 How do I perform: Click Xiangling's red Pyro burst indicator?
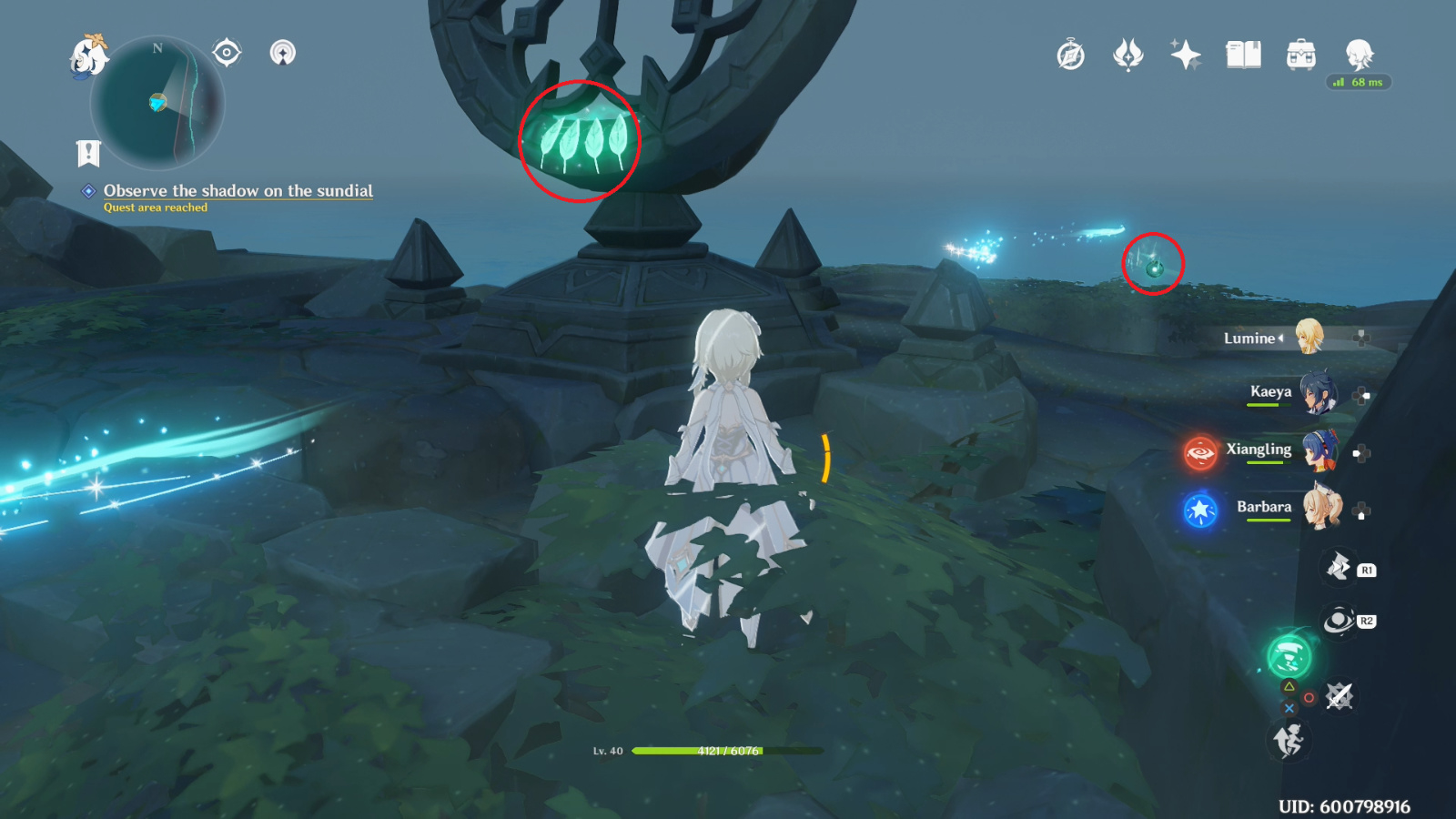coord(1198,451)
